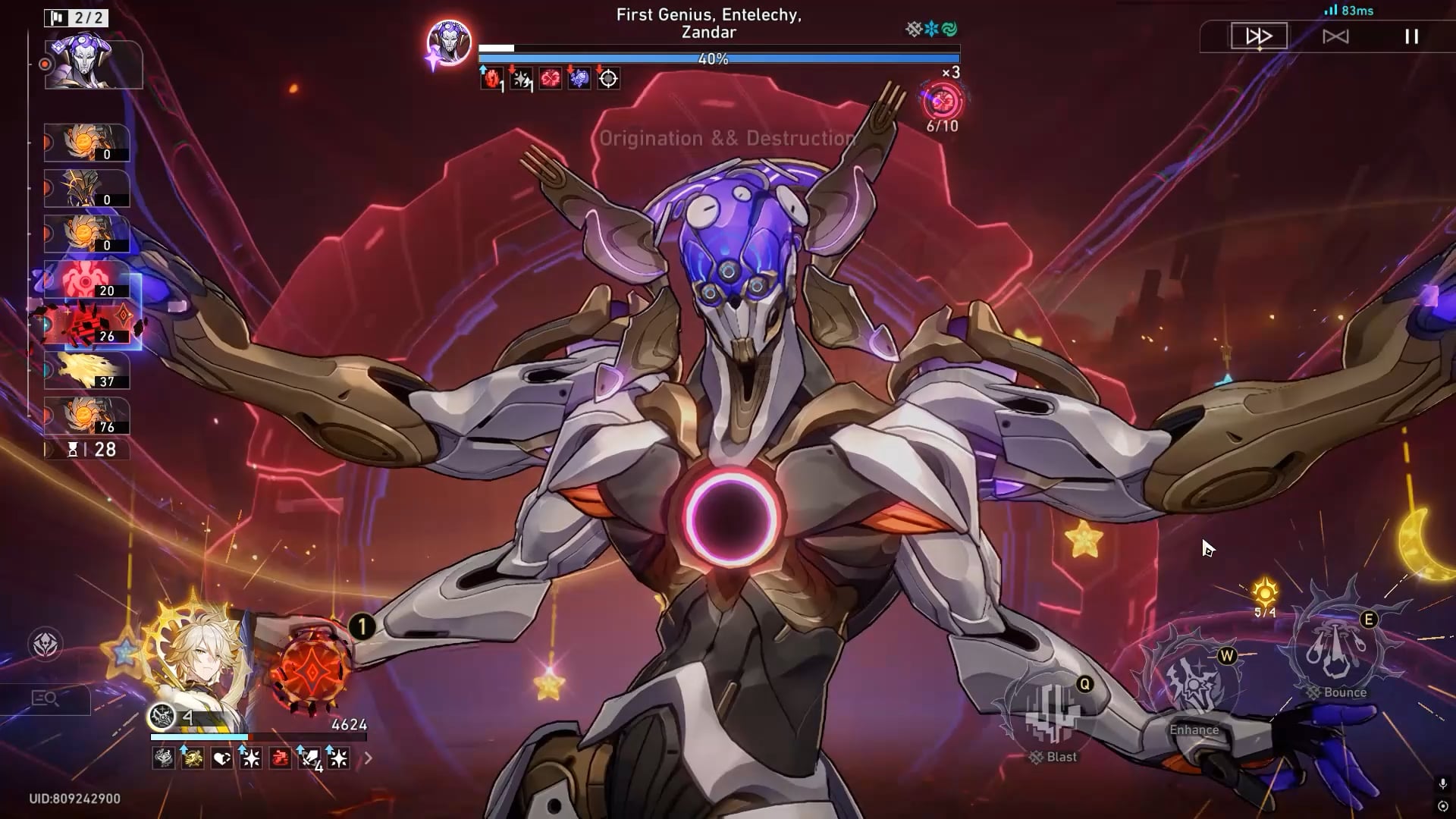
Task: Expand the character's buff list arrow
Action: click(369, 758)
